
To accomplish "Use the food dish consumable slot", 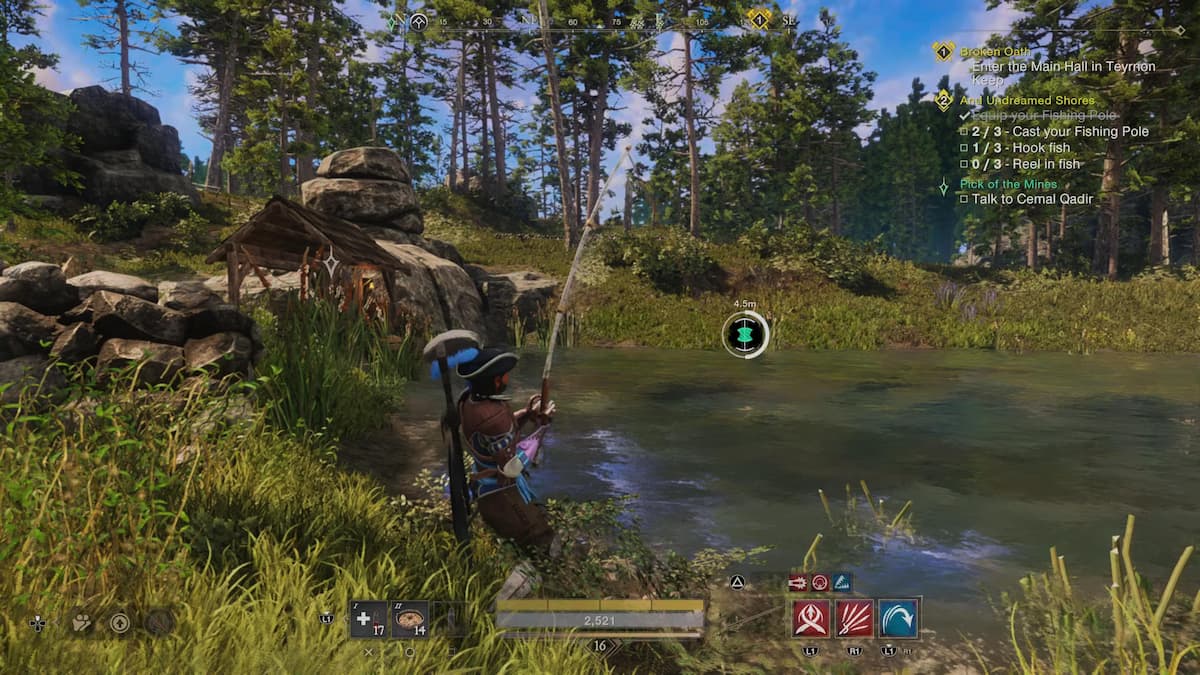I will pyautogui.click(x=409, y=619).
